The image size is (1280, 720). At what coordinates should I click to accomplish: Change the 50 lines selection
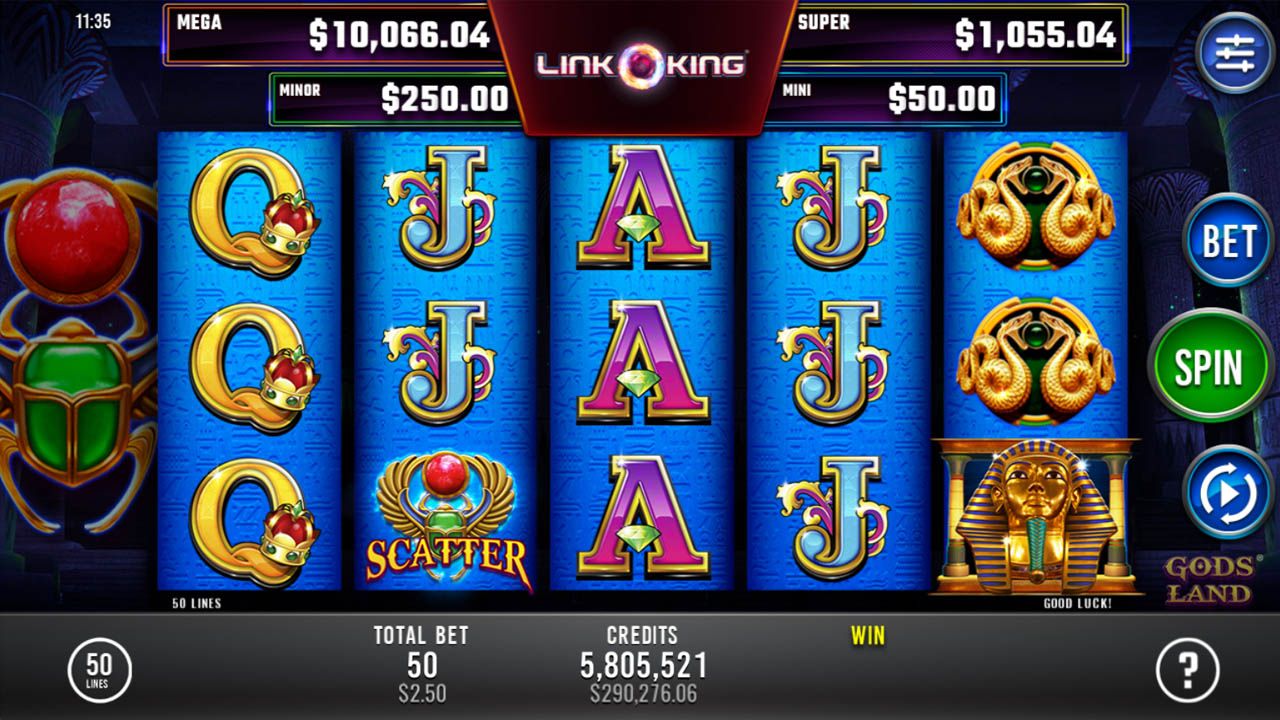tap(99, 669)
